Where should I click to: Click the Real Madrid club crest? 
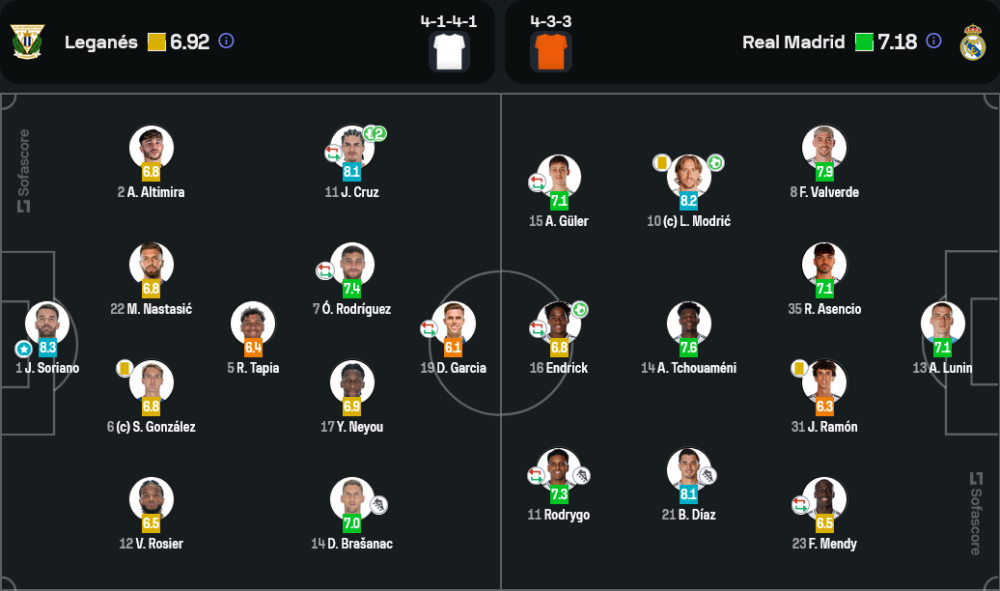tap(973, 42)
